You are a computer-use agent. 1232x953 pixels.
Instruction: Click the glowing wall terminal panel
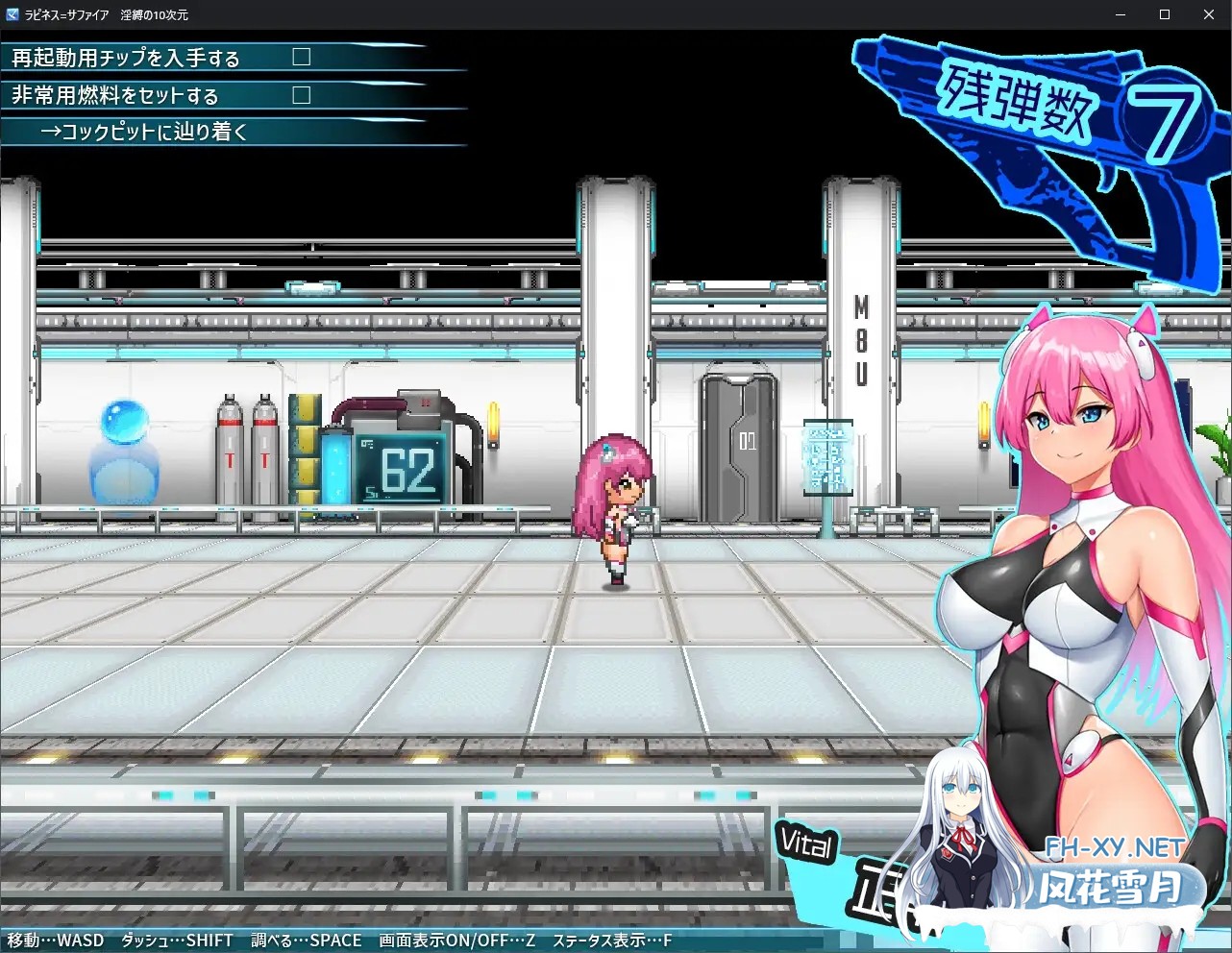coord(827,456)
